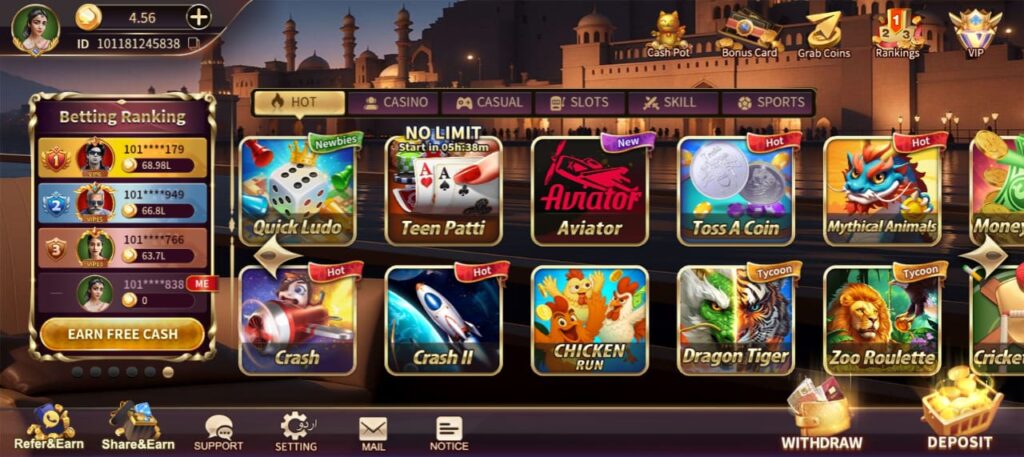The image size is (1024, 457).
Task: Choose the Chicken Run game
Action: click(589, 321)
